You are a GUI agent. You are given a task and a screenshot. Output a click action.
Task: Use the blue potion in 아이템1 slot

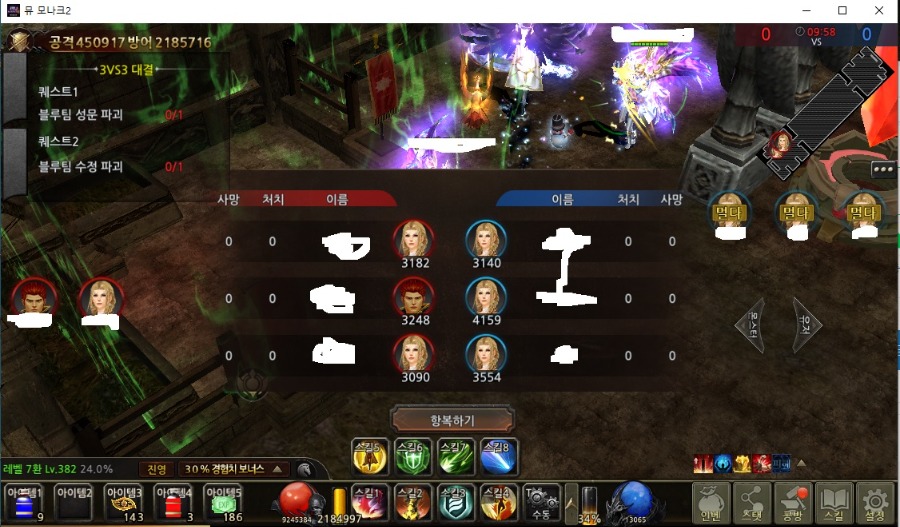click(24, 503)
